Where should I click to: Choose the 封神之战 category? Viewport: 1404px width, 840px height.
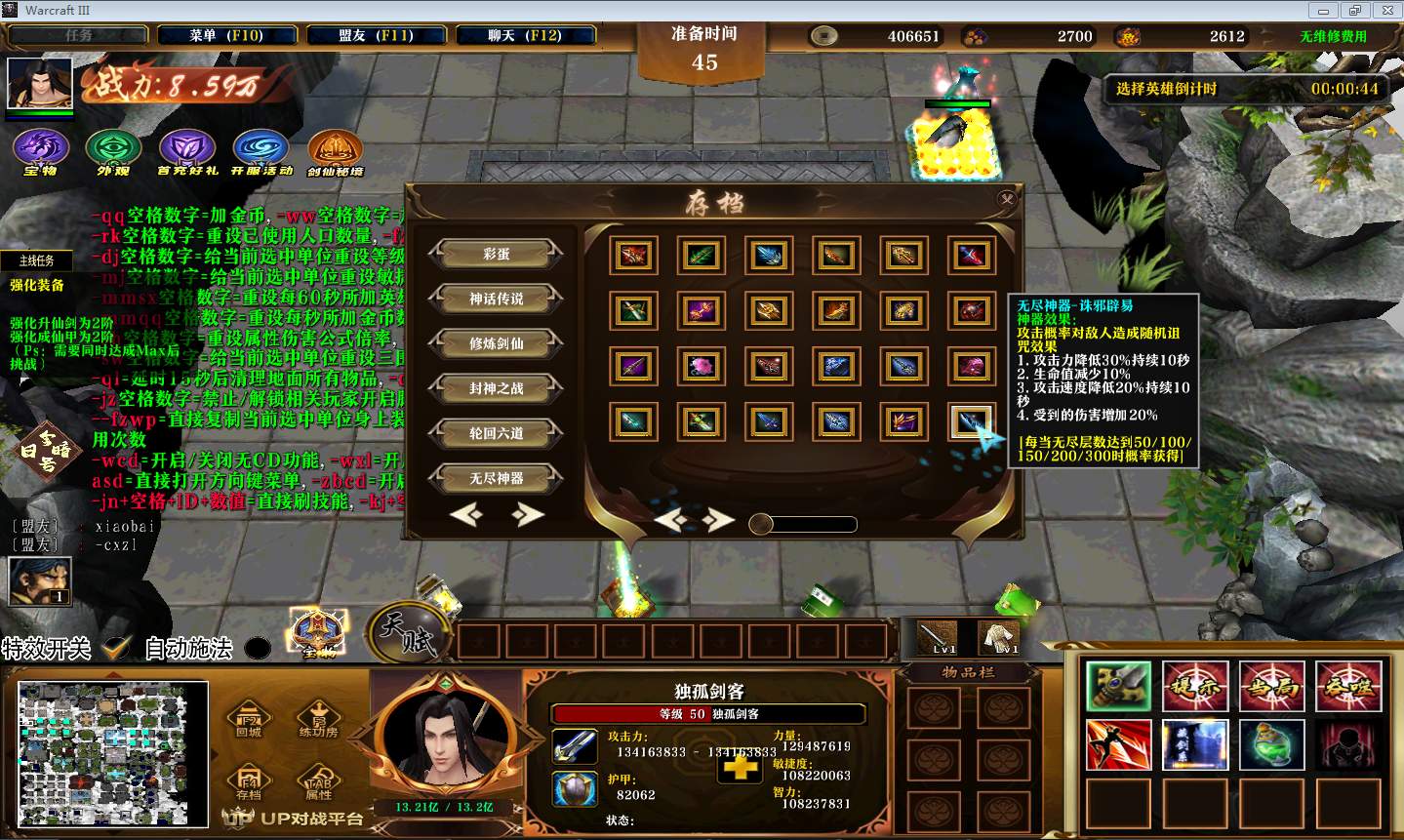(496, 388)
